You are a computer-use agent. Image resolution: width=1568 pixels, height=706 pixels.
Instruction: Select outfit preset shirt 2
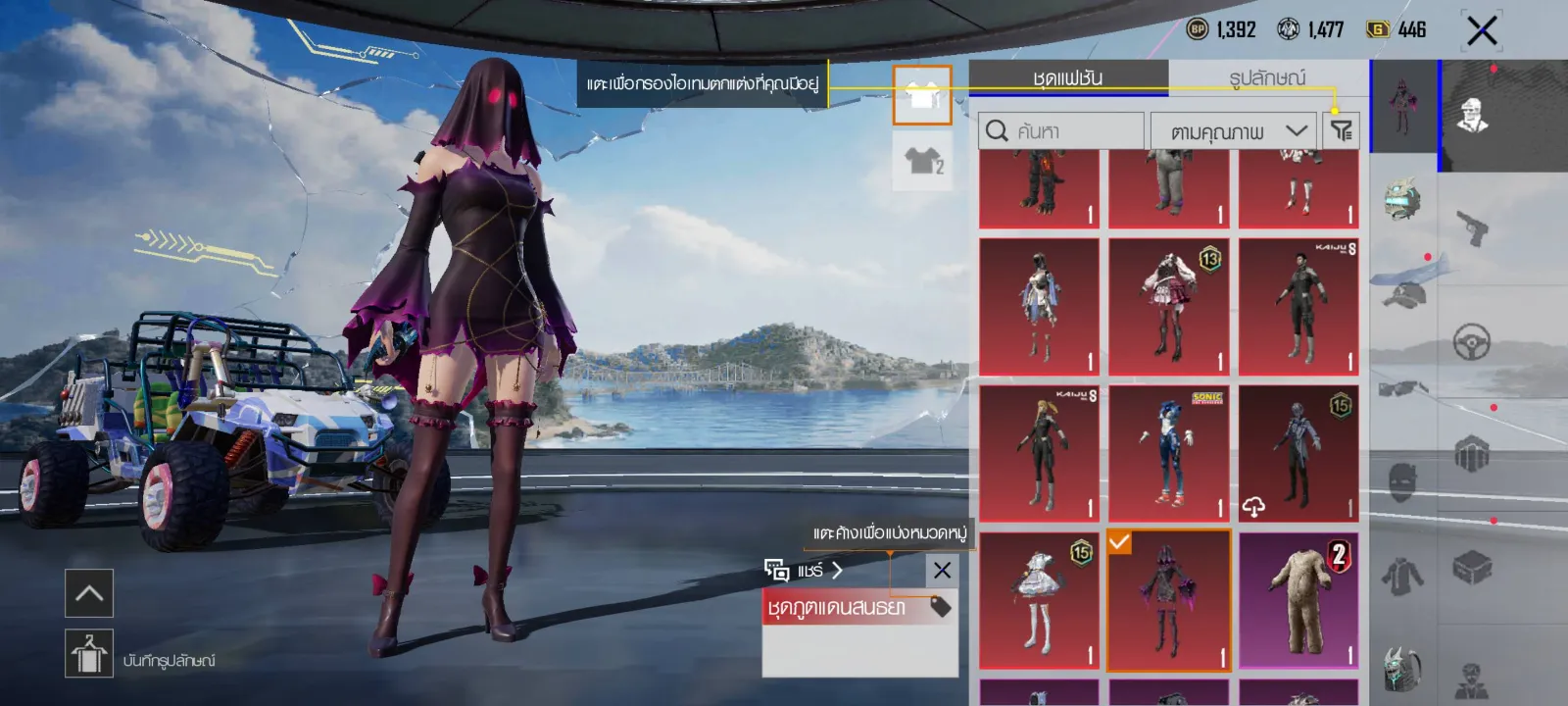click(922, 161)
